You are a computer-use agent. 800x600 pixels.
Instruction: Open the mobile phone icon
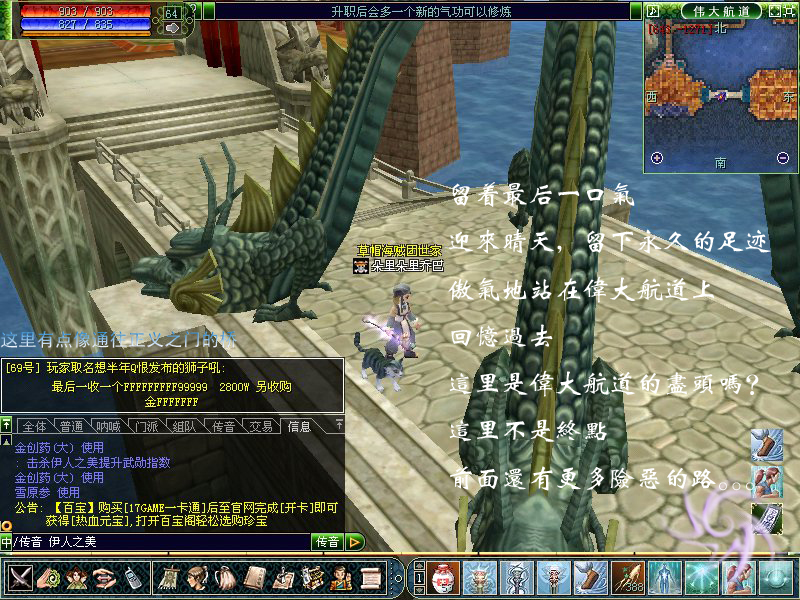[x=132, y=577]
